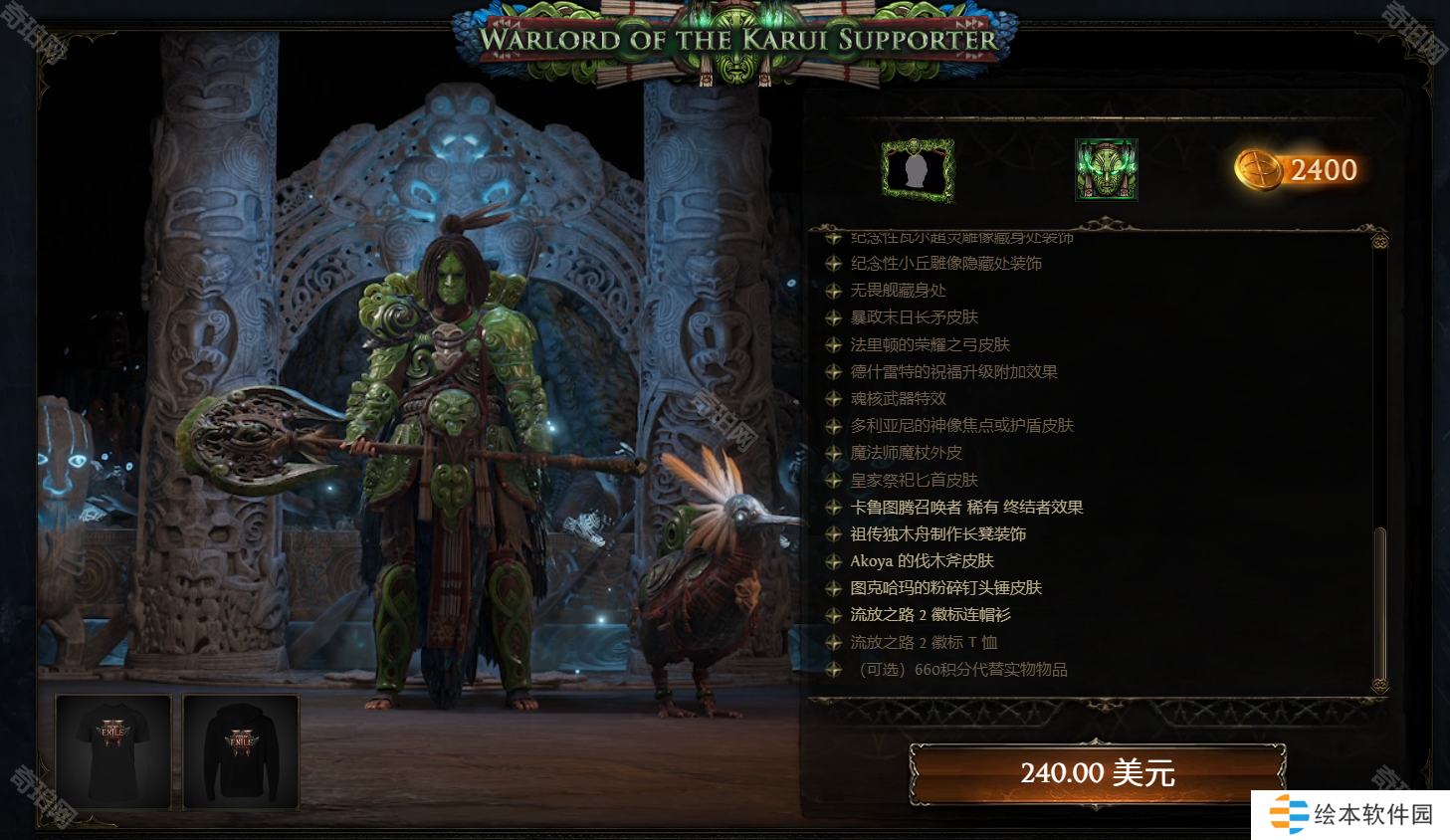The image size is (1450, 840).
Task: Choose the 无畏舰藏身处 reward row
Action: 898,291
